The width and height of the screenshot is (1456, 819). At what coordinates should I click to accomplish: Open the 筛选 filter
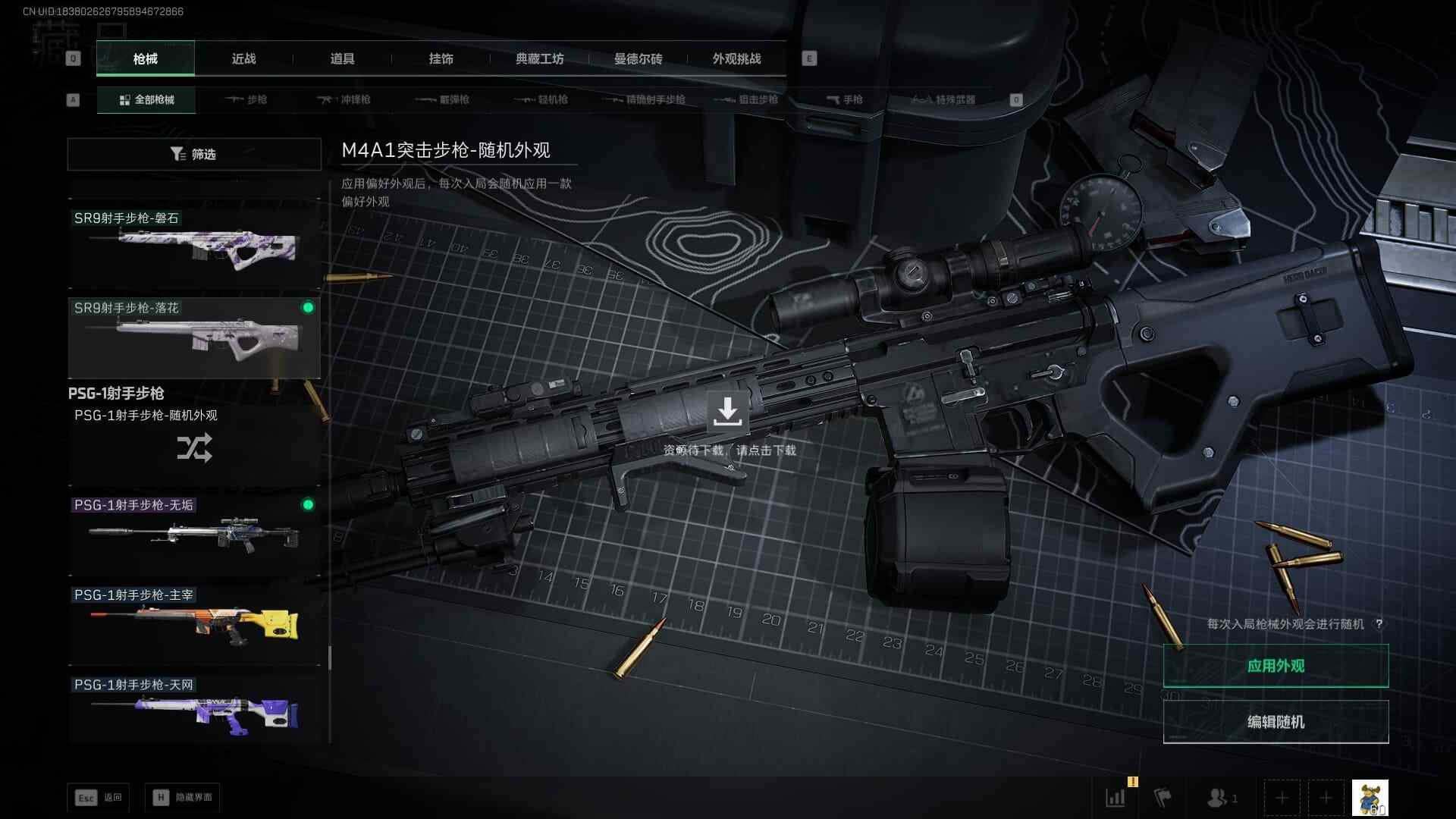point(194,154)
